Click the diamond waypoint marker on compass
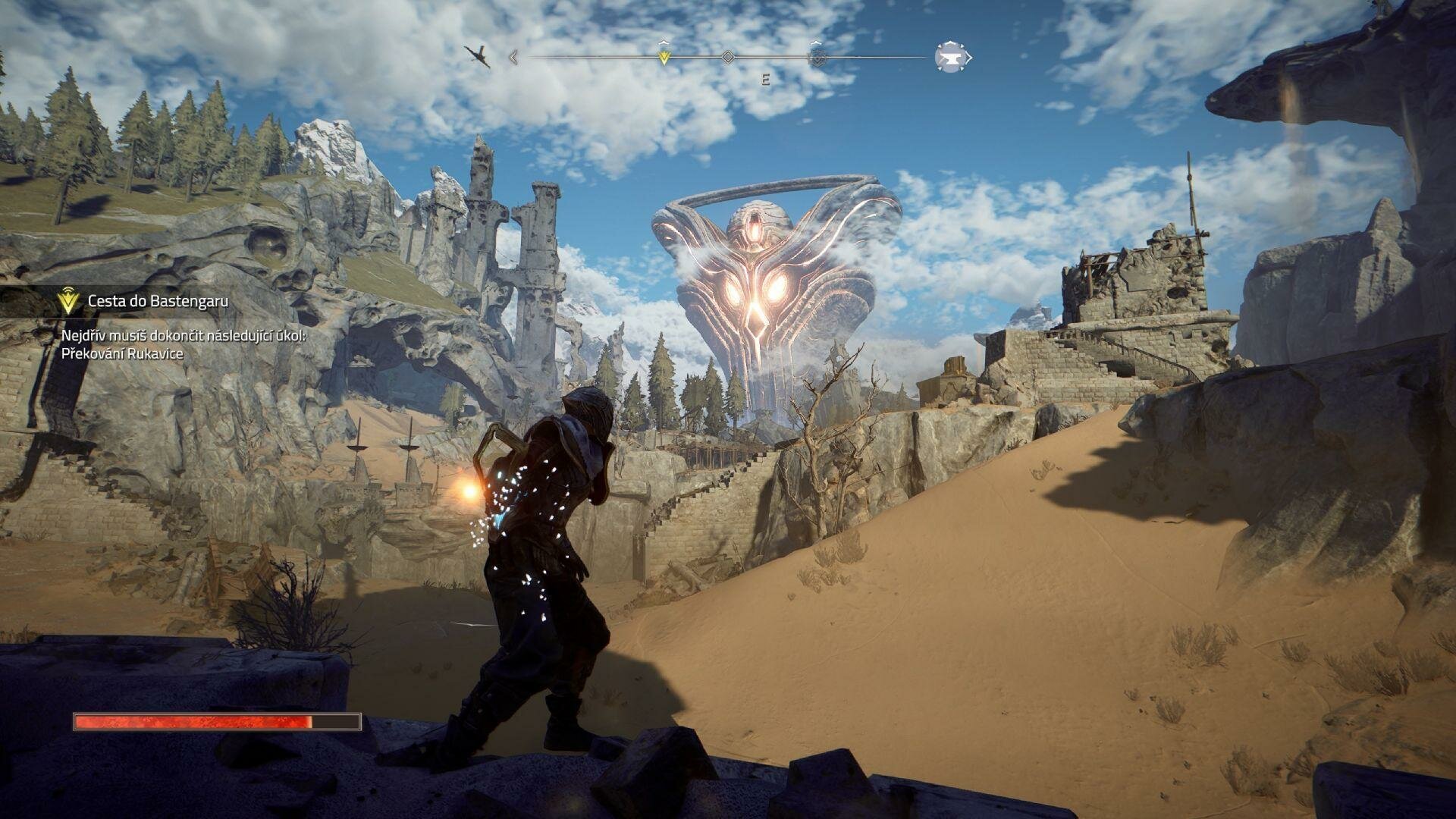This screenshot has width=1456, height=819. (x=727, y=57)
